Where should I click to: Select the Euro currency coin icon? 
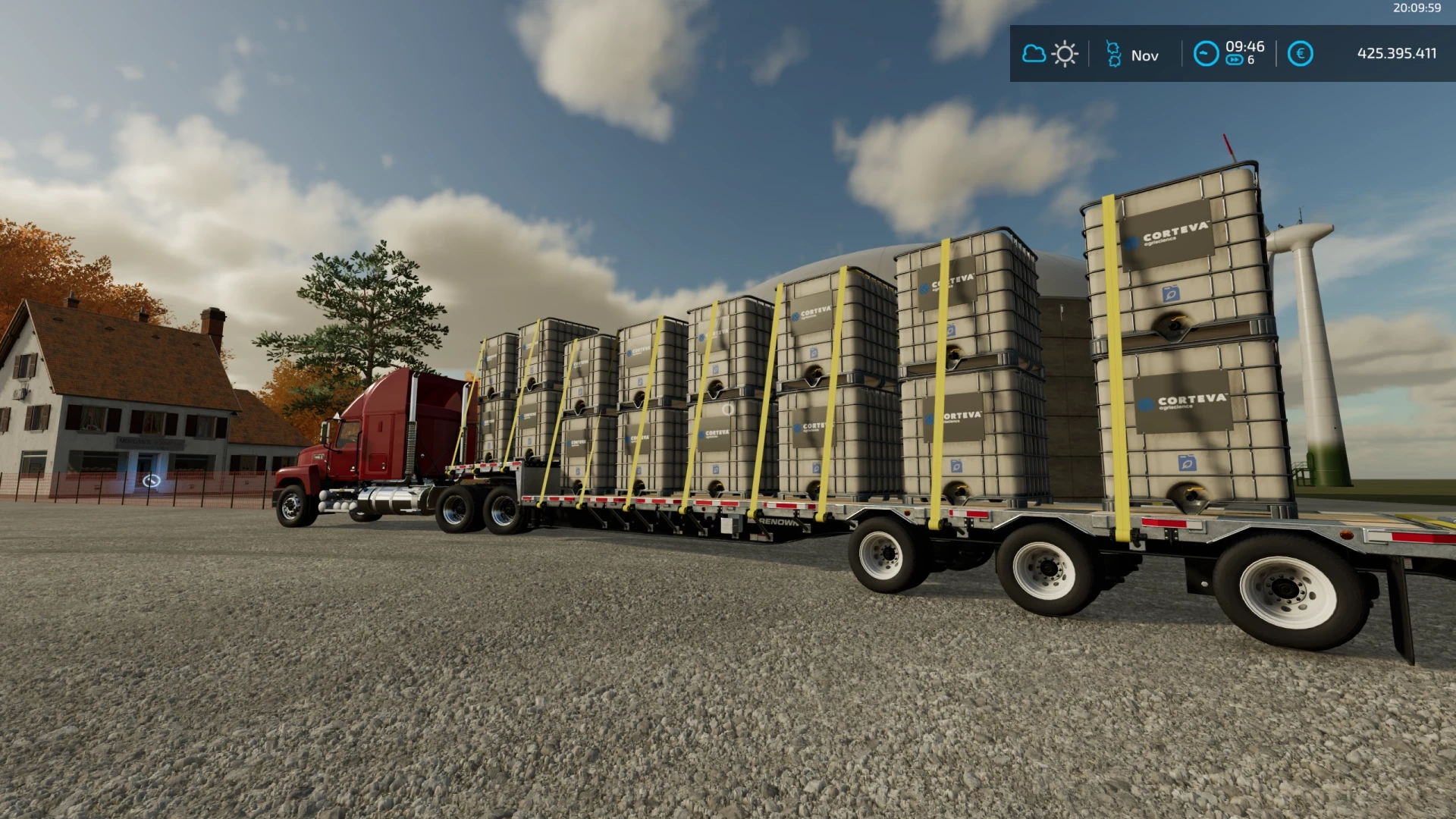click(x=1299, y=55)
